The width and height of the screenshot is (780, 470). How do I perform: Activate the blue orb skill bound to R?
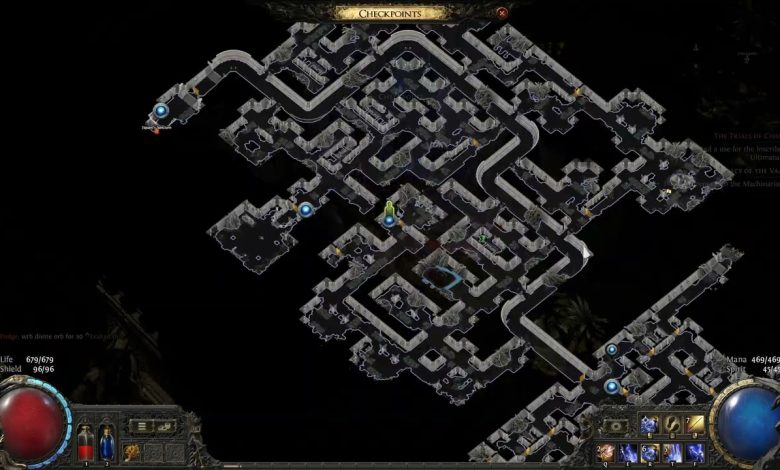pos(649,452)
